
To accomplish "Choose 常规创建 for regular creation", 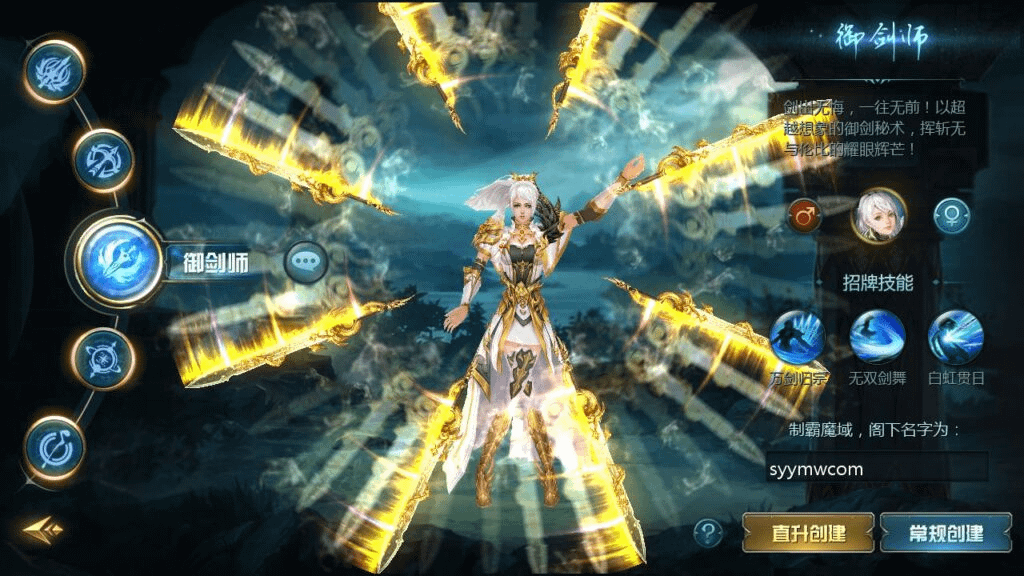I will (x=945, y=533).
